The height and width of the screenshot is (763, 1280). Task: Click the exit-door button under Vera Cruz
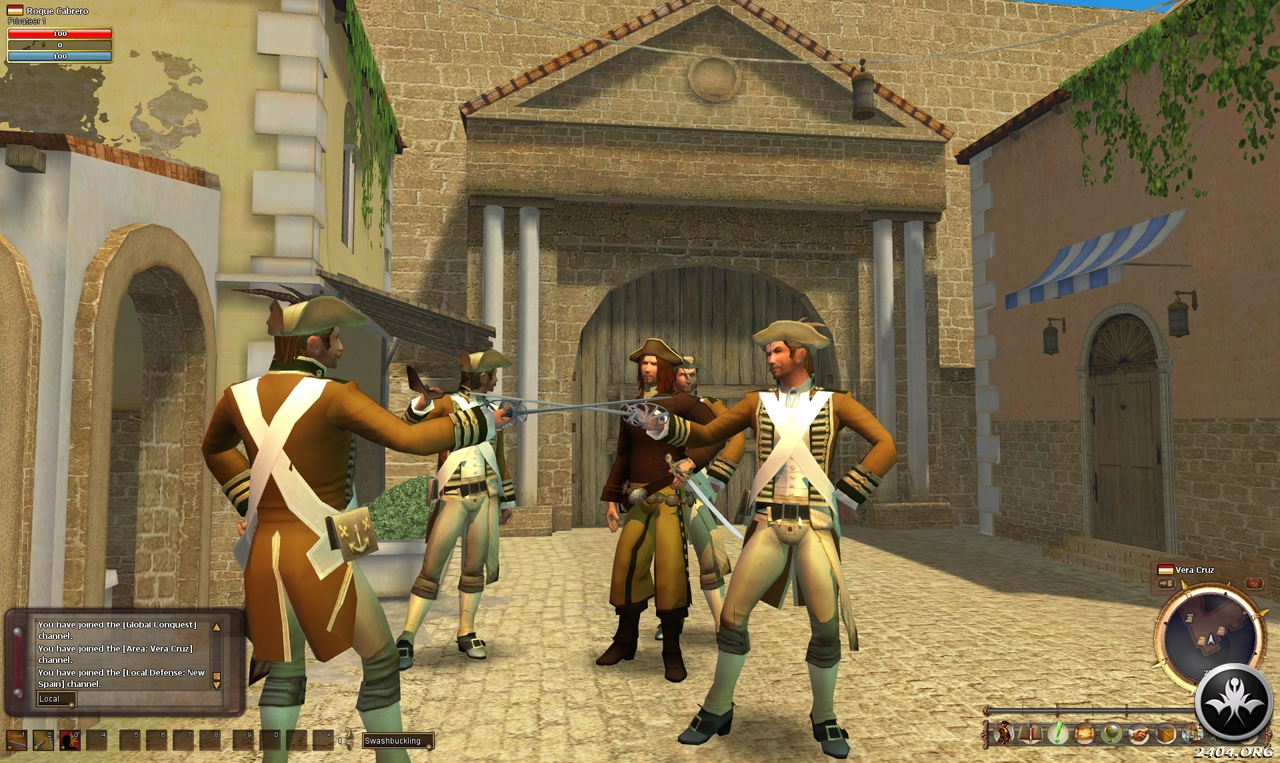[1166, 584]
